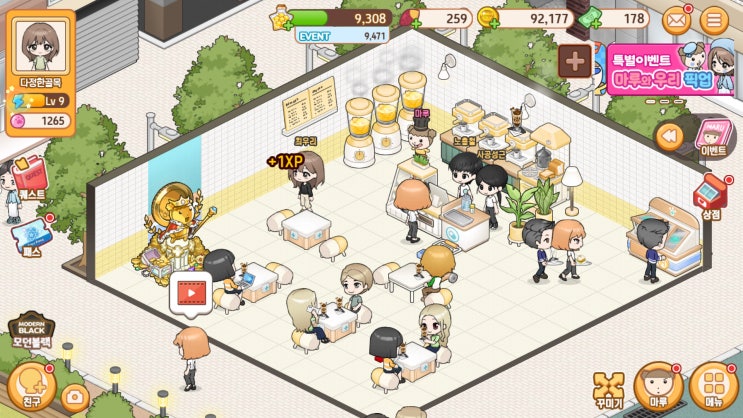Open the 친구 friends button
This screenshot has height=418, width=743.
click(29, 387)
